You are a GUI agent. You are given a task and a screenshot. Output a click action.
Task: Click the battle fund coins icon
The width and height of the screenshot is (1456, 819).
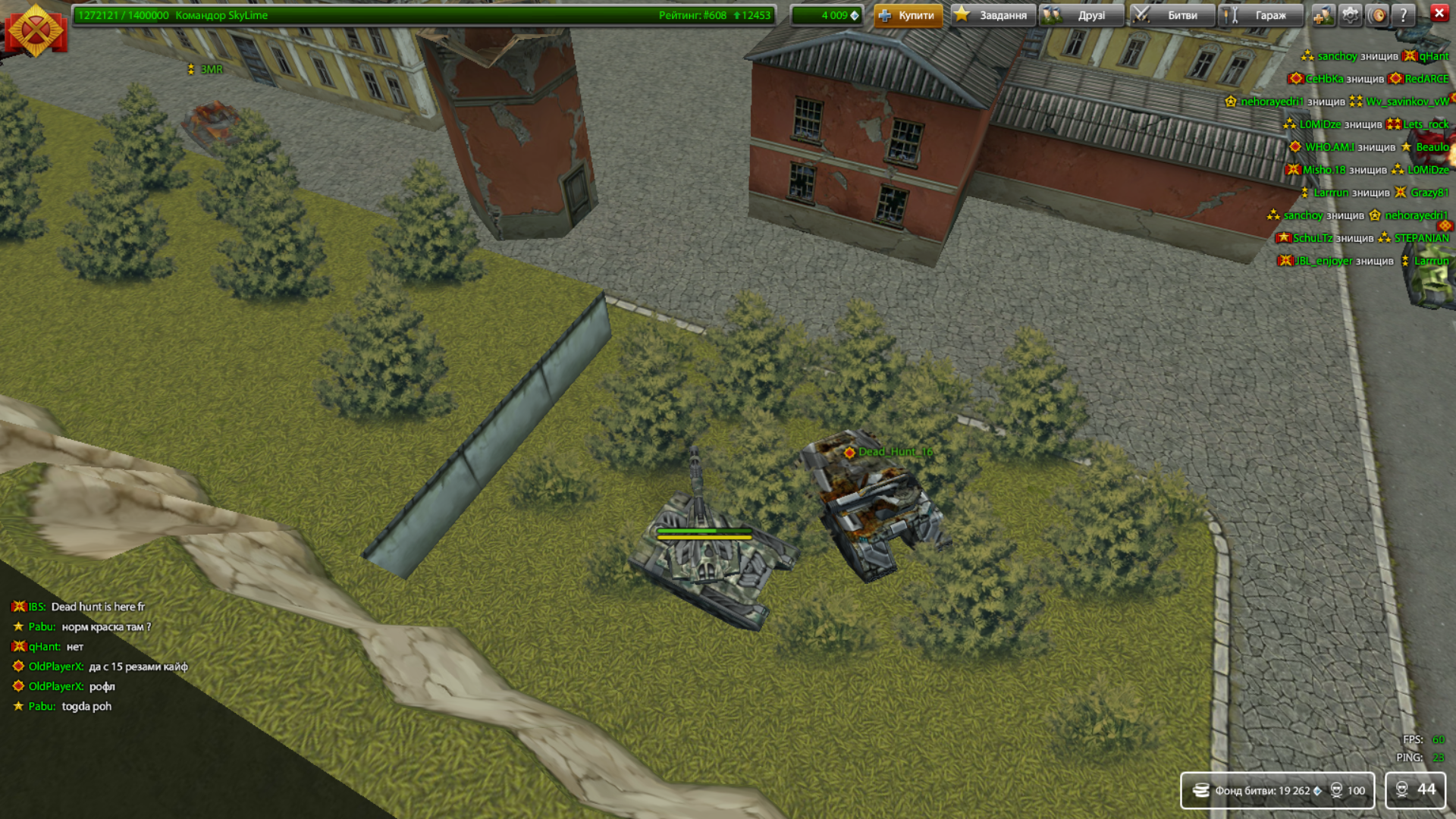(x=1202, y=790)
